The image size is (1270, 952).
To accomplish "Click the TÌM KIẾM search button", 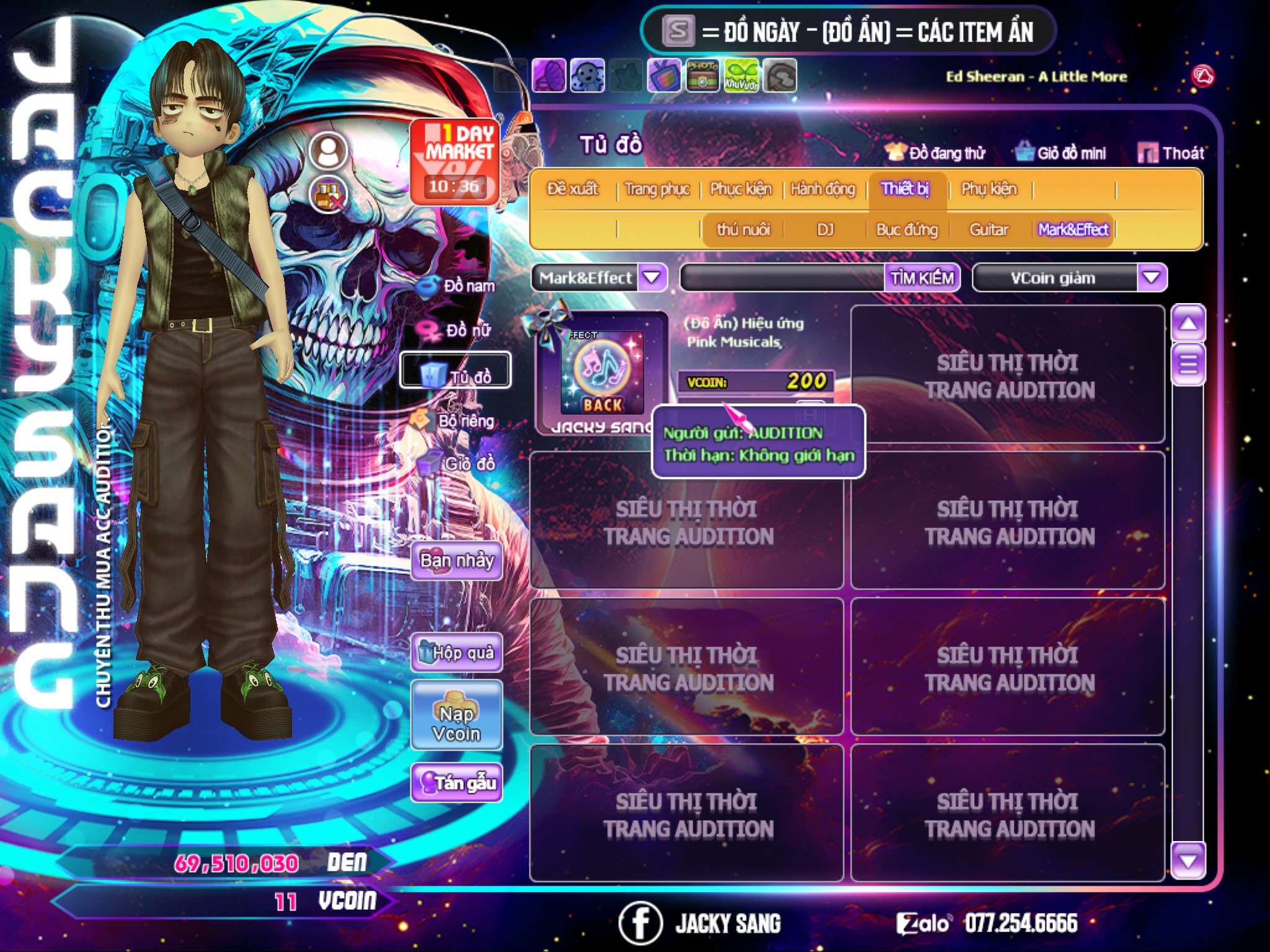I will 922,278.
